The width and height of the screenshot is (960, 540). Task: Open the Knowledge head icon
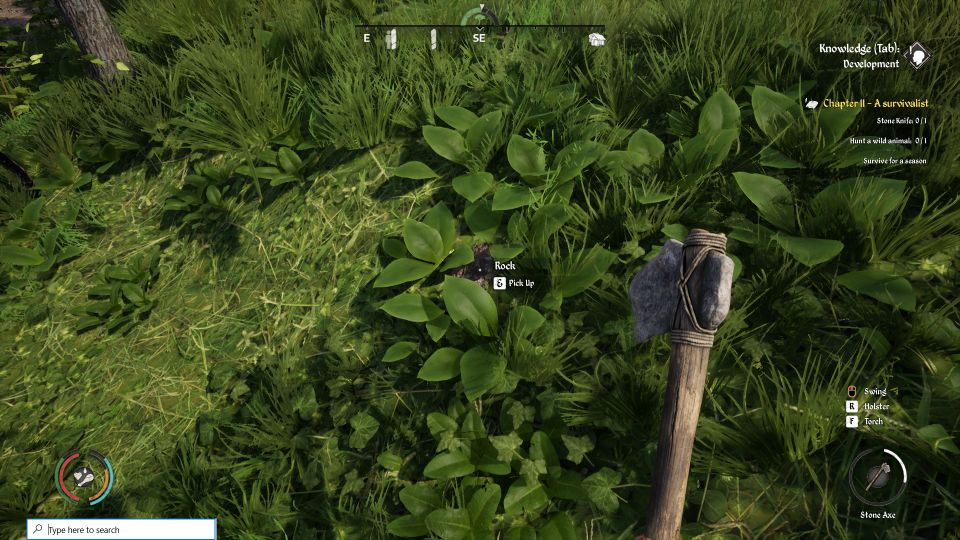coord(918,55)
